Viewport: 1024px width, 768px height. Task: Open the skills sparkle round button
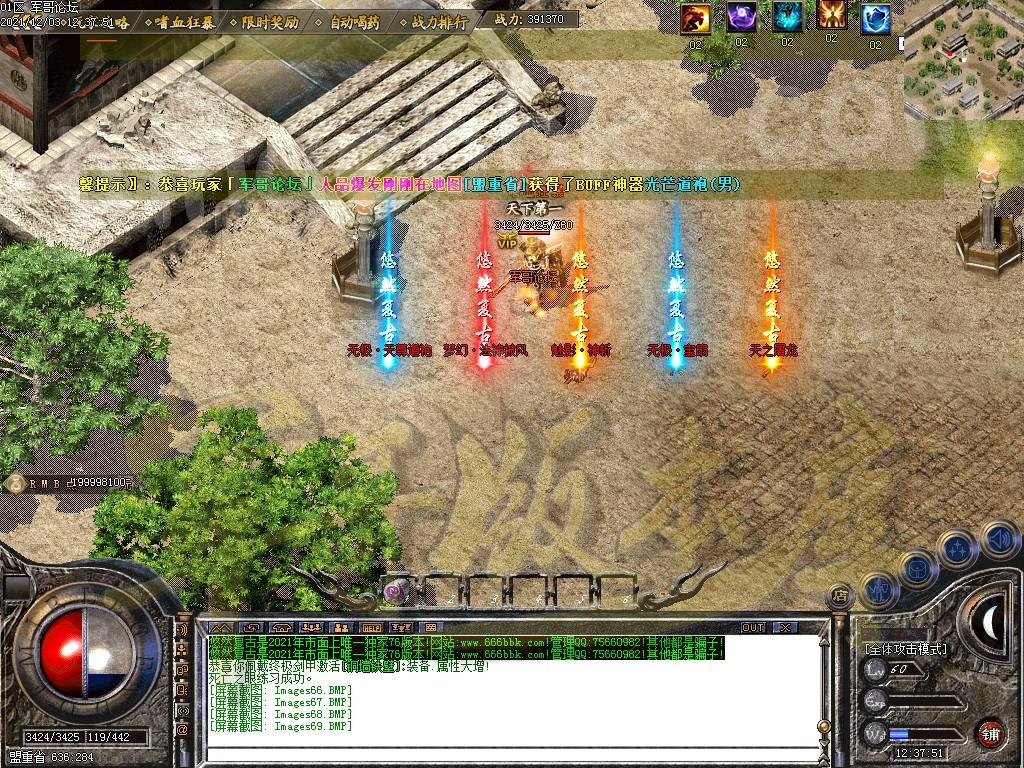(x=957, y=548)
